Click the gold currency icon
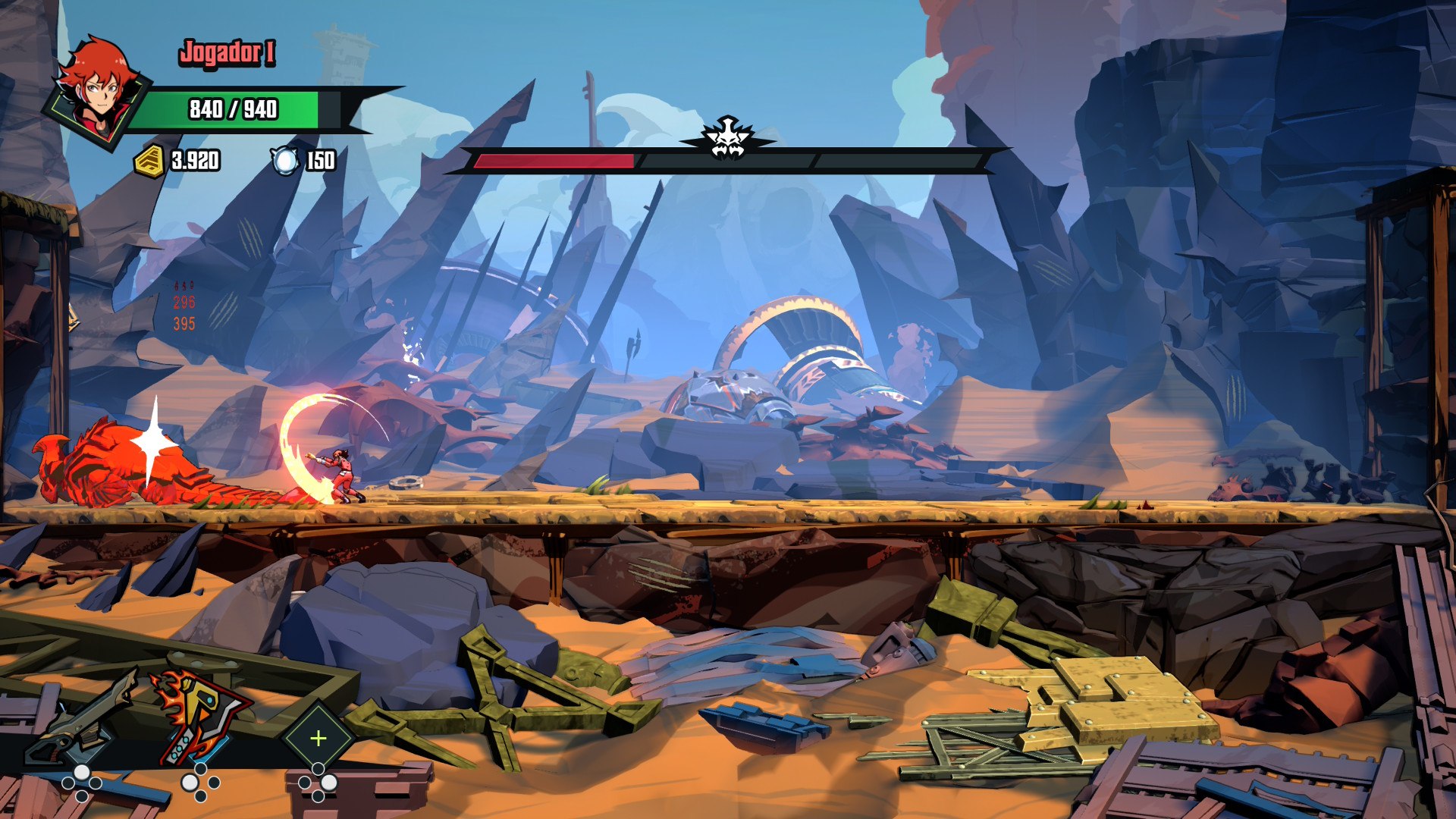 [x=149, y=161]
